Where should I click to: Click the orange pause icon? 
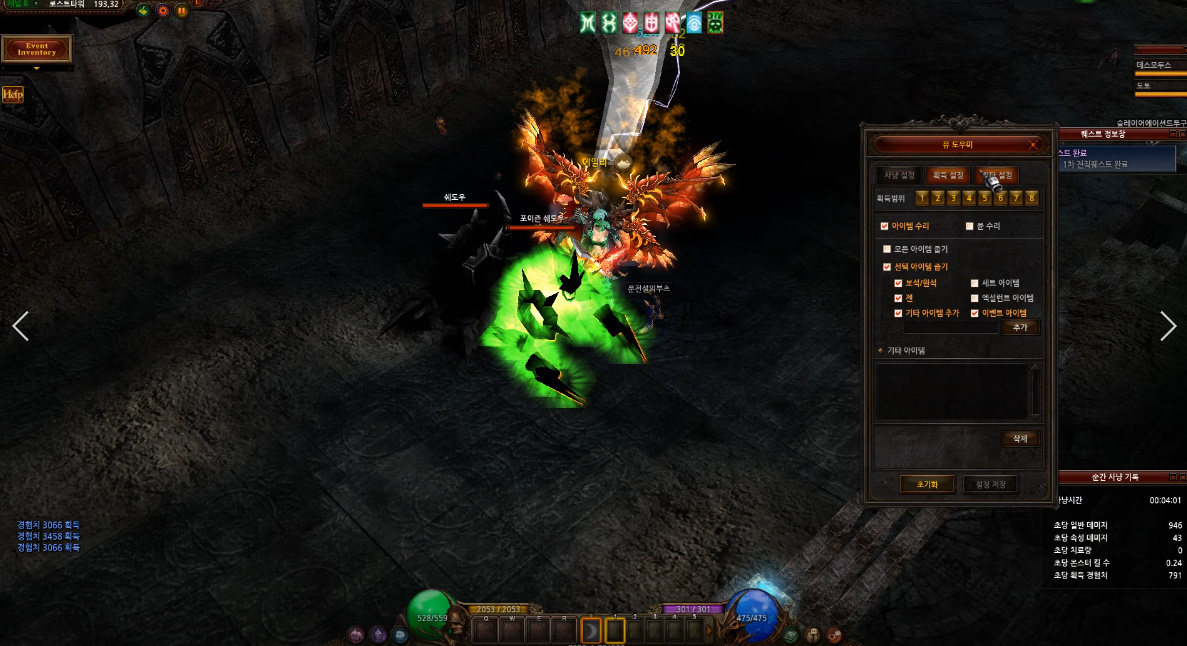[182, 11]
